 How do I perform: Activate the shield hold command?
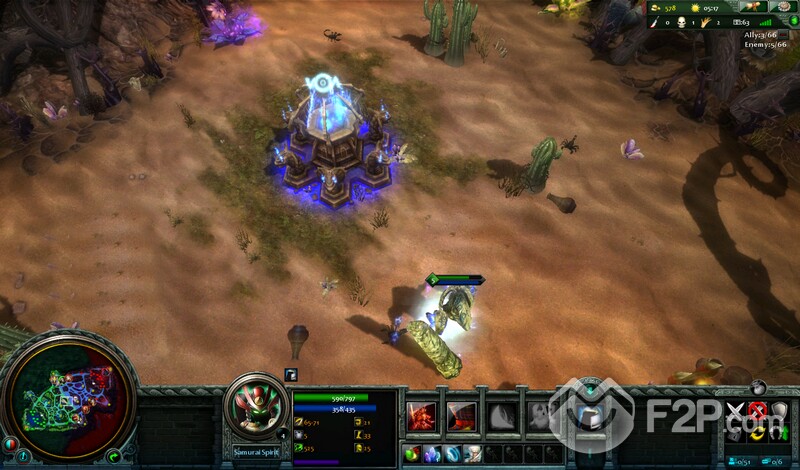[778, 411]
